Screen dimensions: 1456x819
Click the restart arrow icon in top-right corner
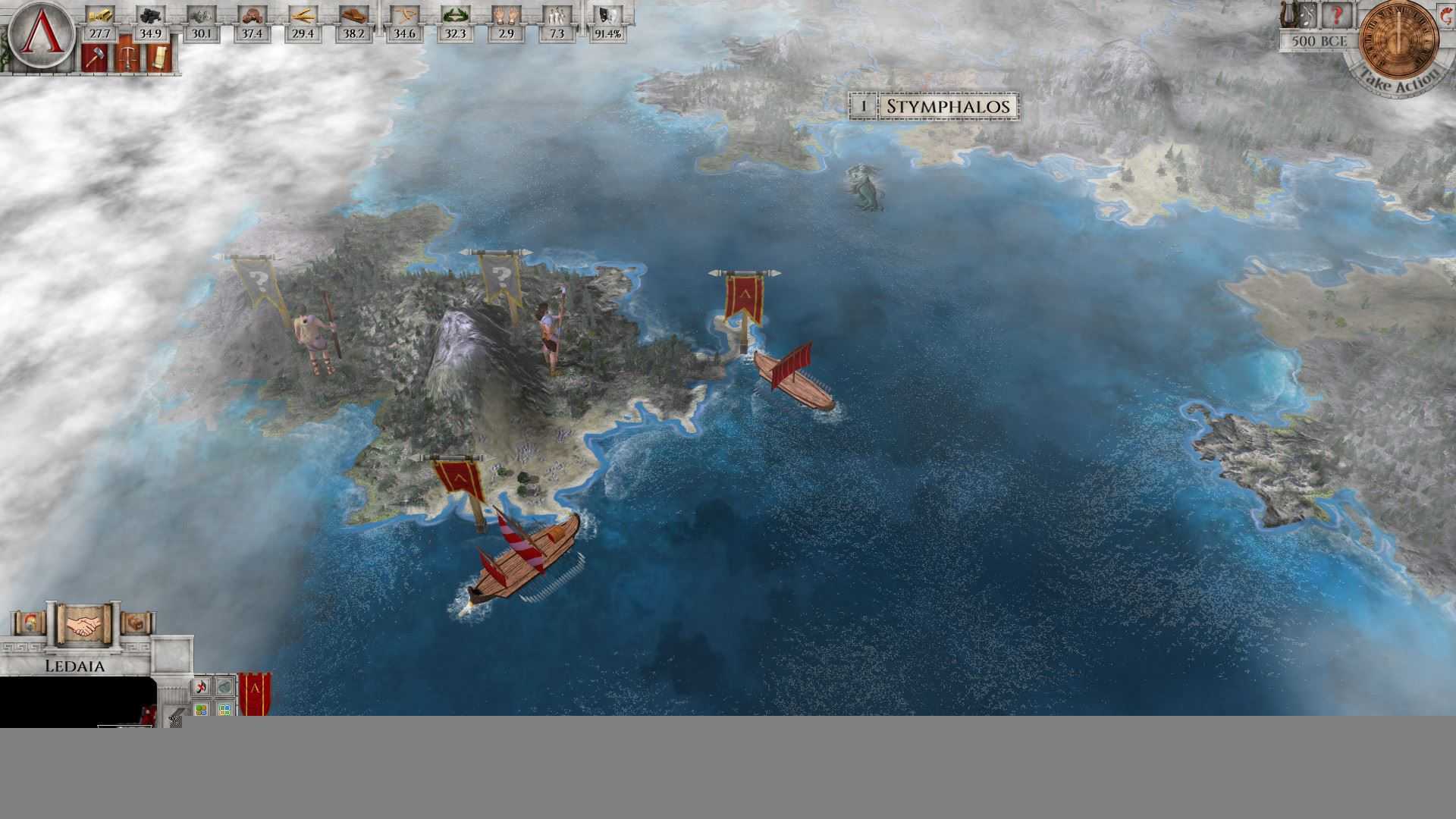click(1446, 15)
